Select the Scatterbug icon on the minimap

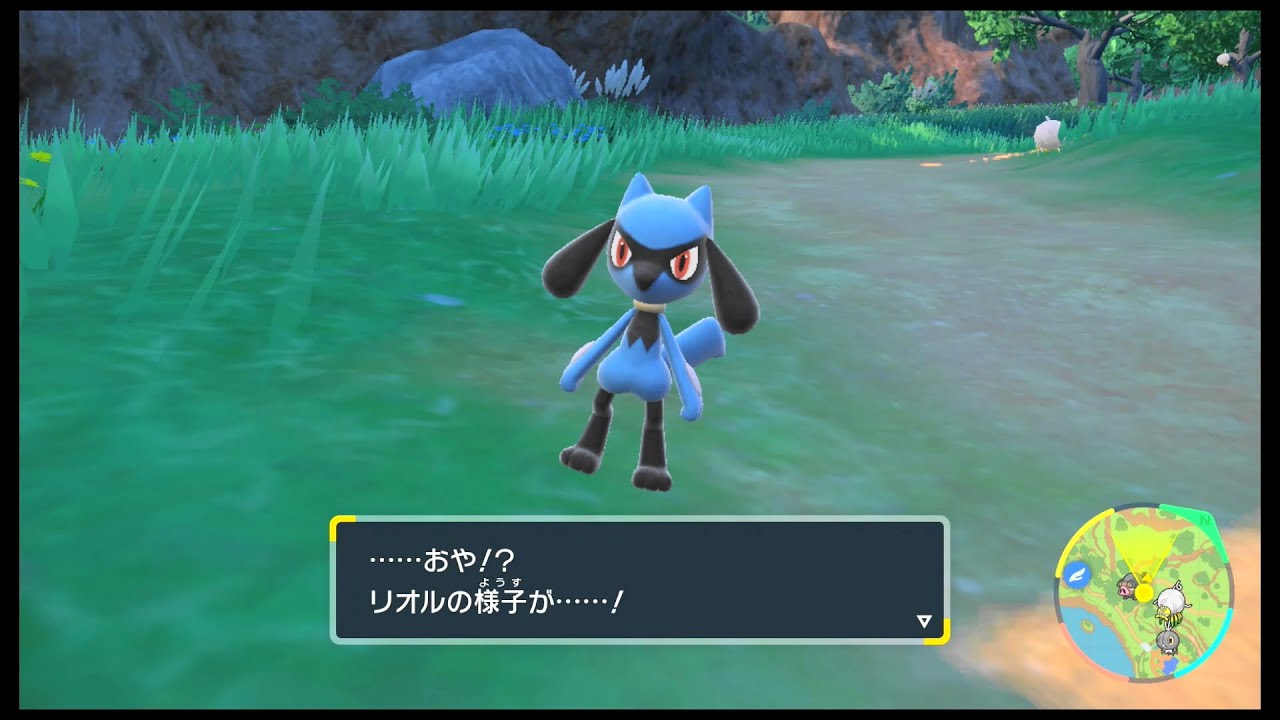pos(1168,640)
